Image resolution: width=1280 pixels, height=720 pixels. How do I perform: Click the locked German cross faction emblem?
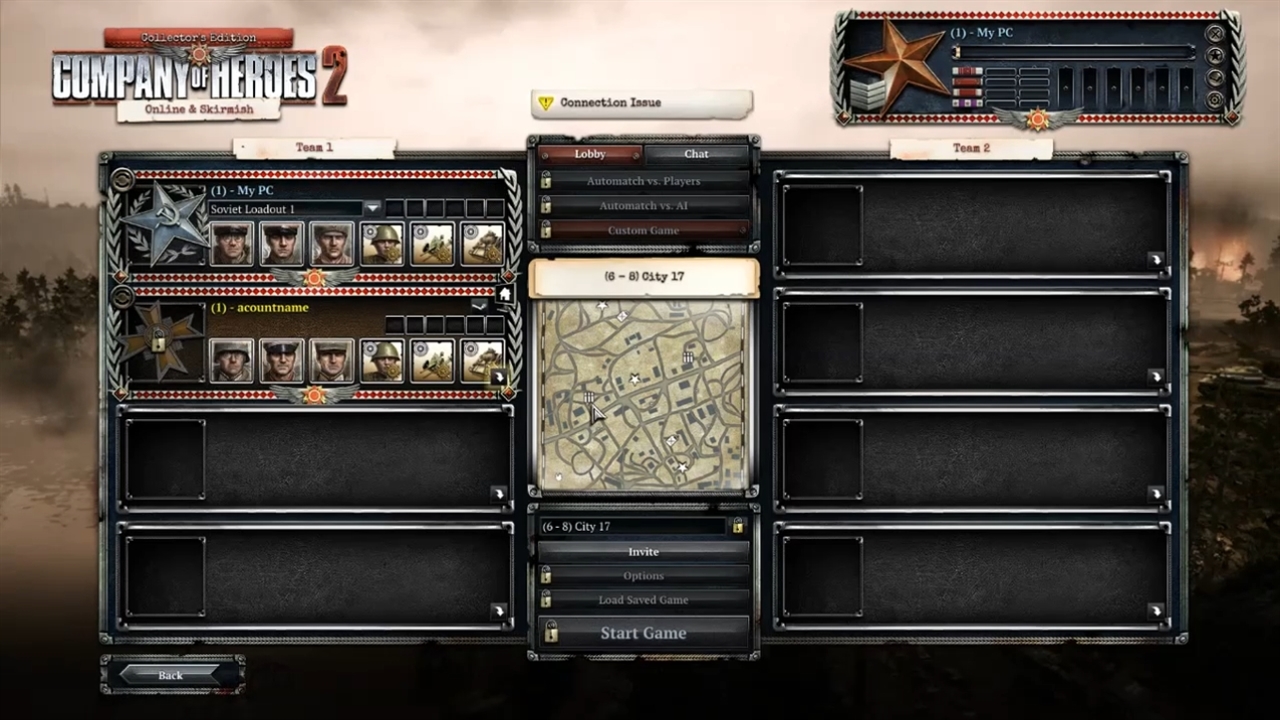(x=159, y=342)
